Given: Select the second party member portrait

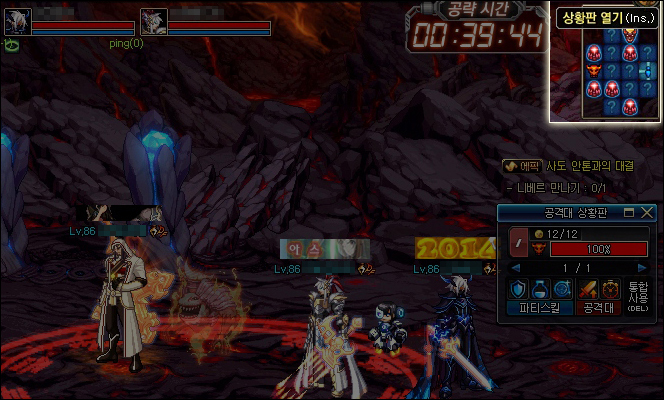Looking at the screenshot, I should click(153, 22).
